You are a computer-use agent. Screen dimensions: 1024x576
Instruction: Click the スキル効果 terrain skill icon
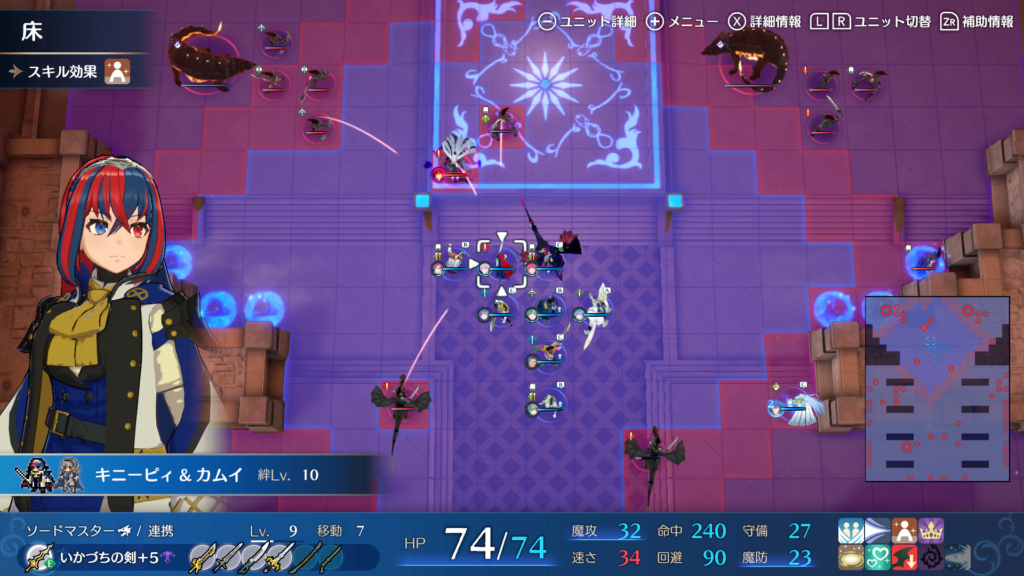click(119, 72)
